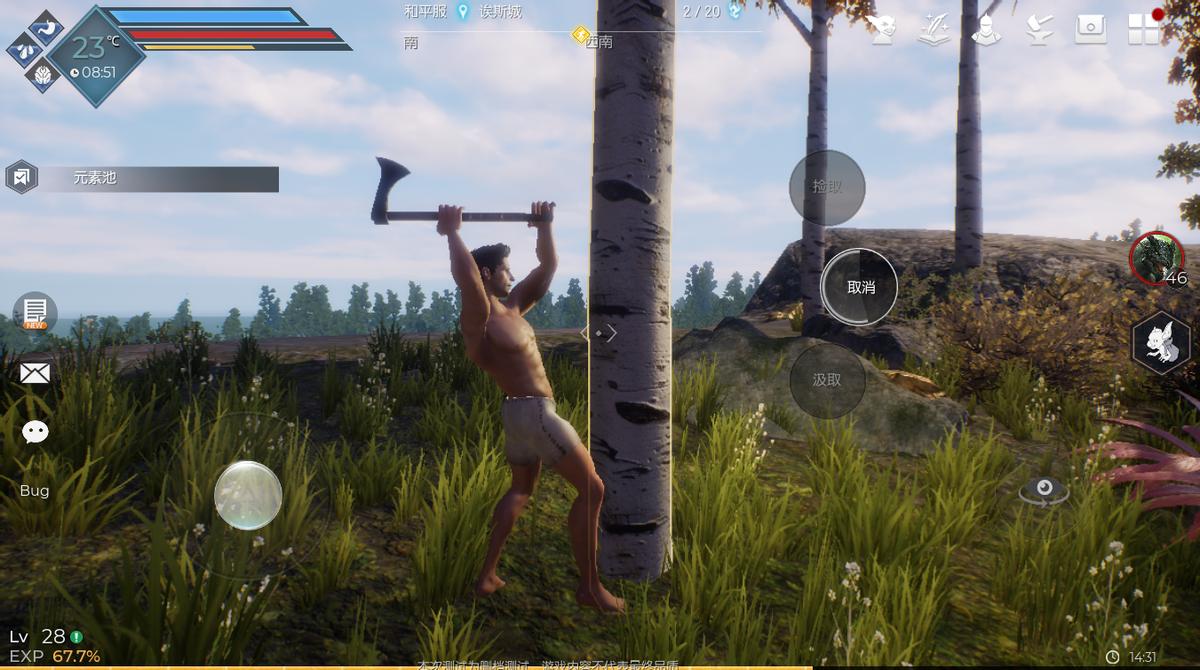Open the goblin head icon menu
This screenshot has width=1200, height=670.
(882, 29)
